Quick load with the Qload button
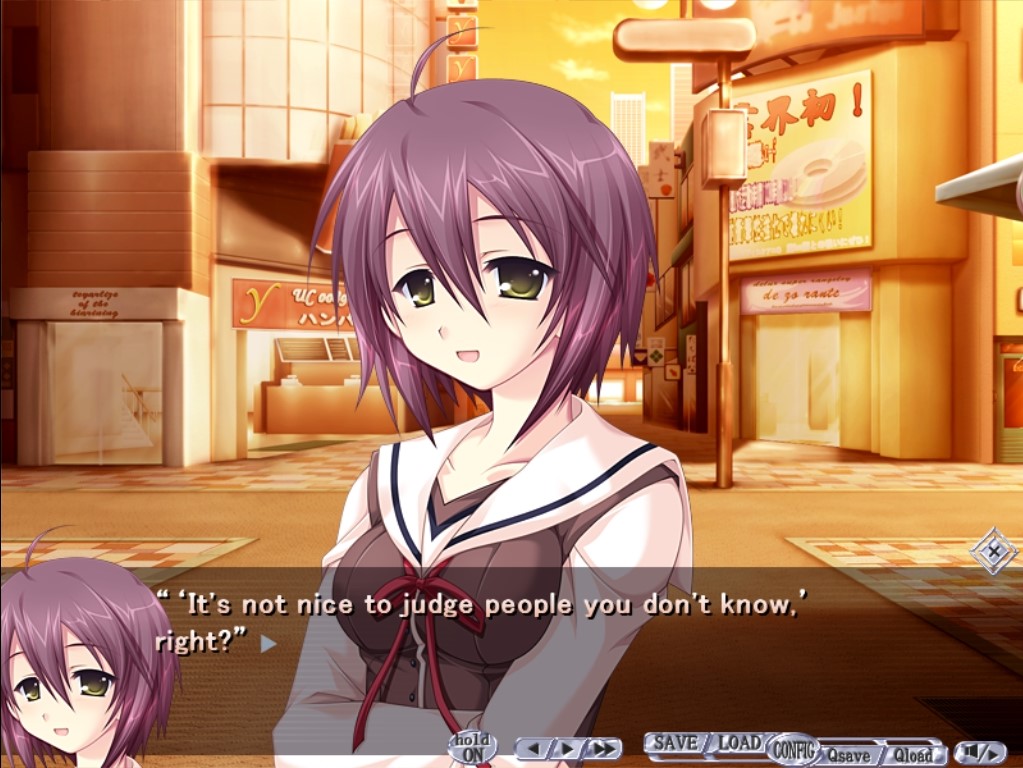1023x768 pixels. coord(912,755)
